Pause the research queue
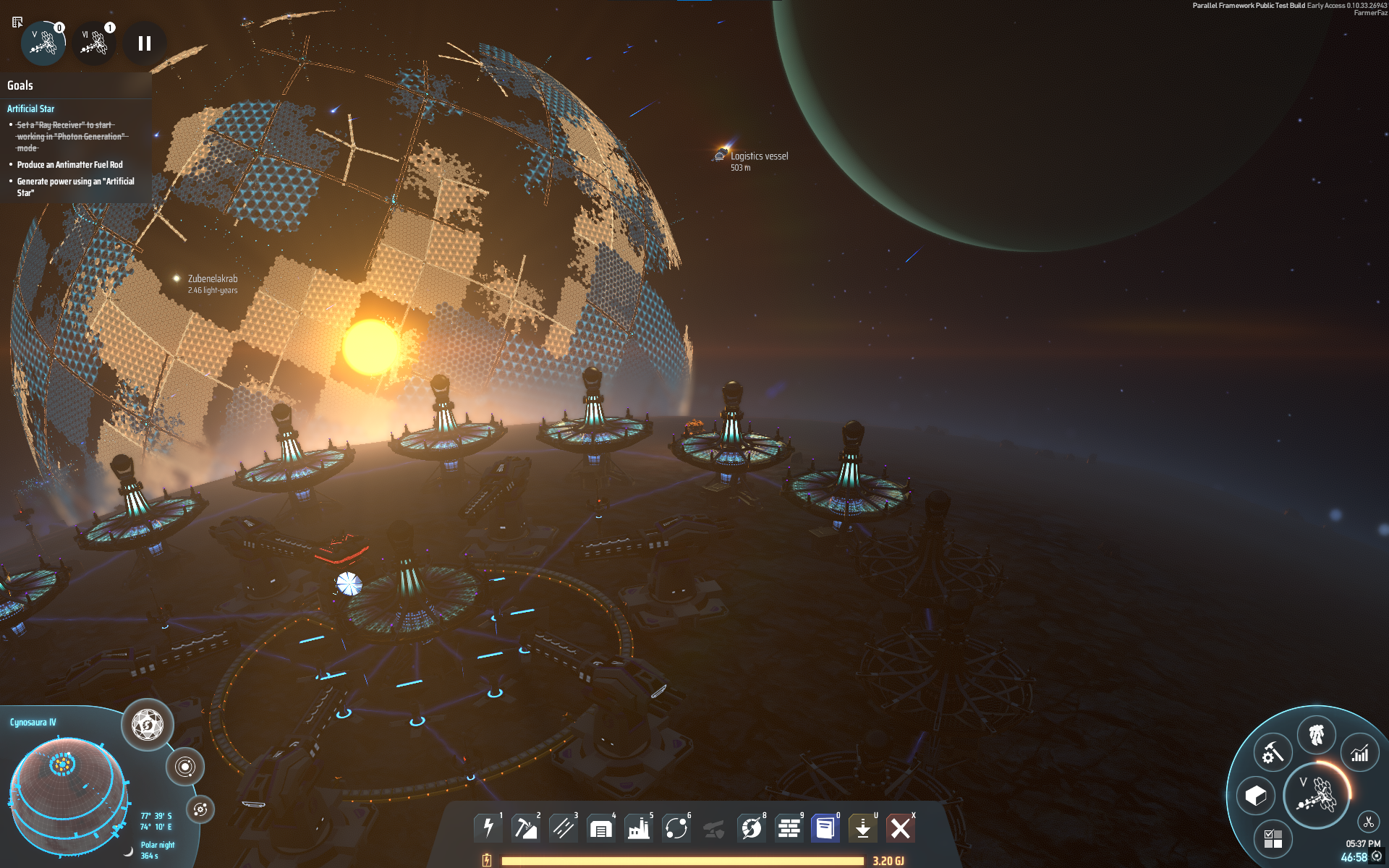This screenshot has width=1389, height=868. 145,44
